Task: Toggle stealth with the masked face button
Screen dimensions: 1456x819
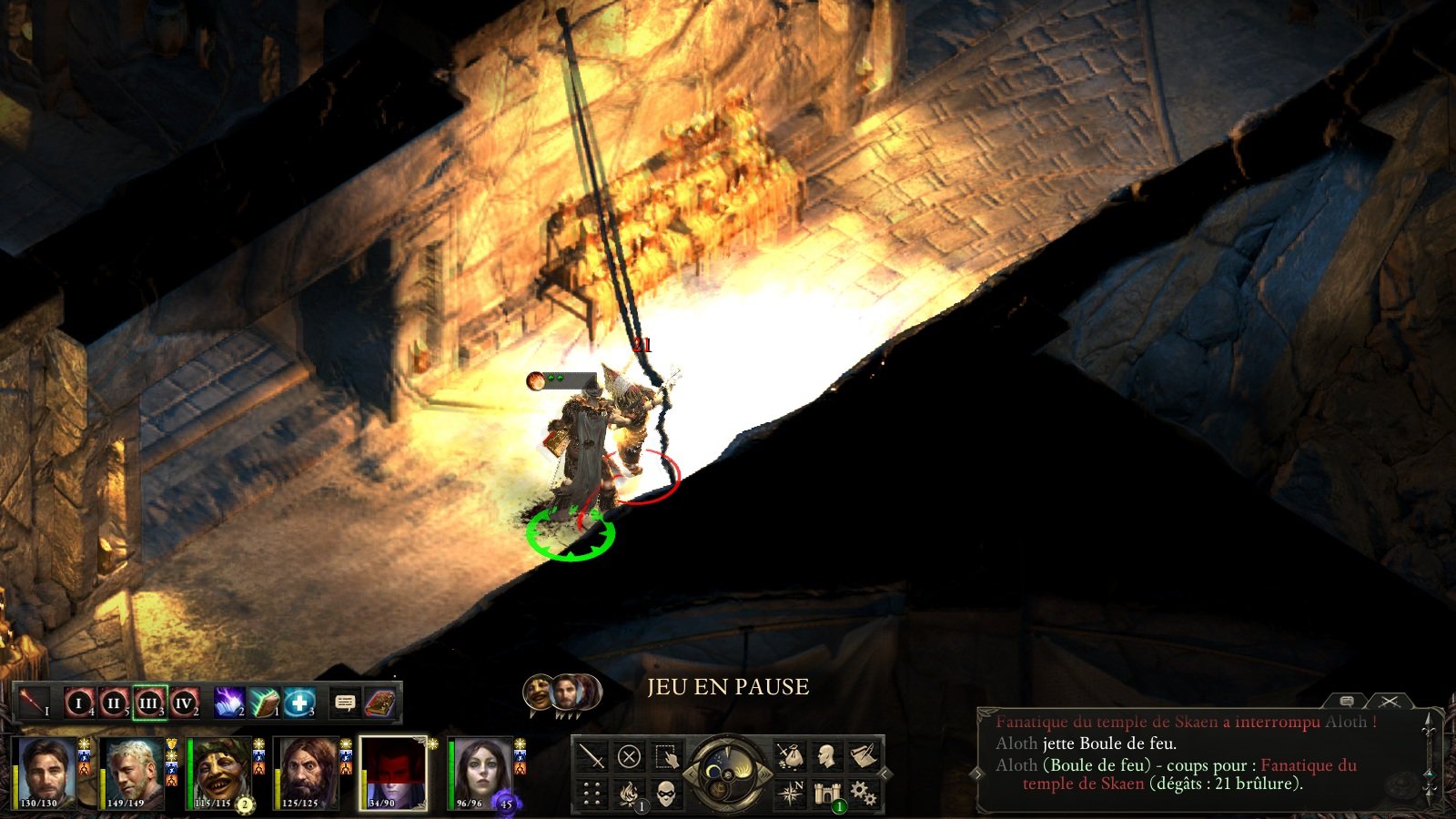Action: pos(666,793)
